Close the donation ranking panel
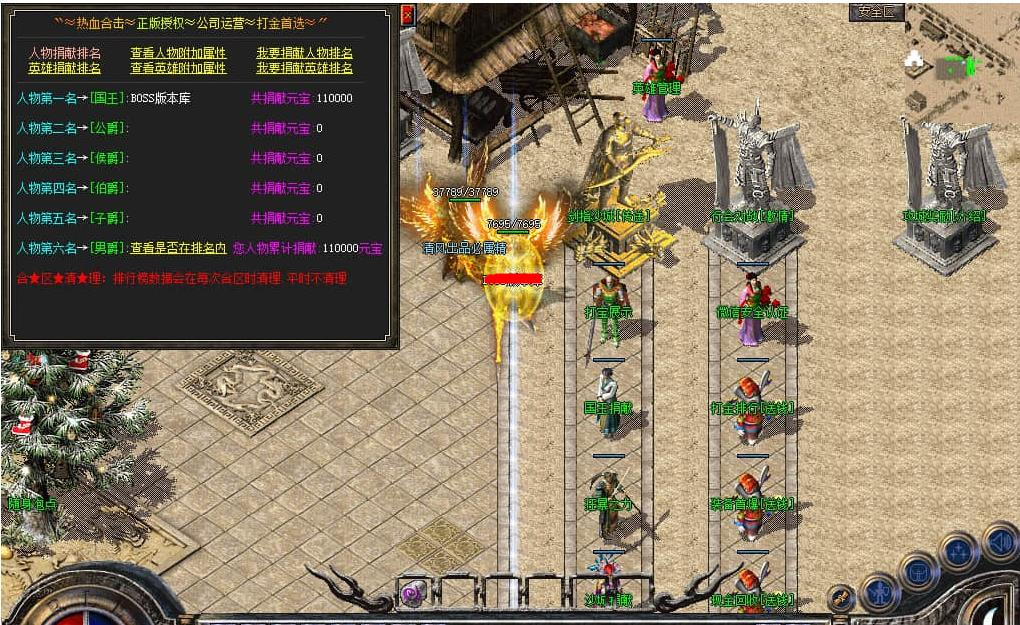The height and width of the screenshot is (625, 1020). (x=407, y=16)
